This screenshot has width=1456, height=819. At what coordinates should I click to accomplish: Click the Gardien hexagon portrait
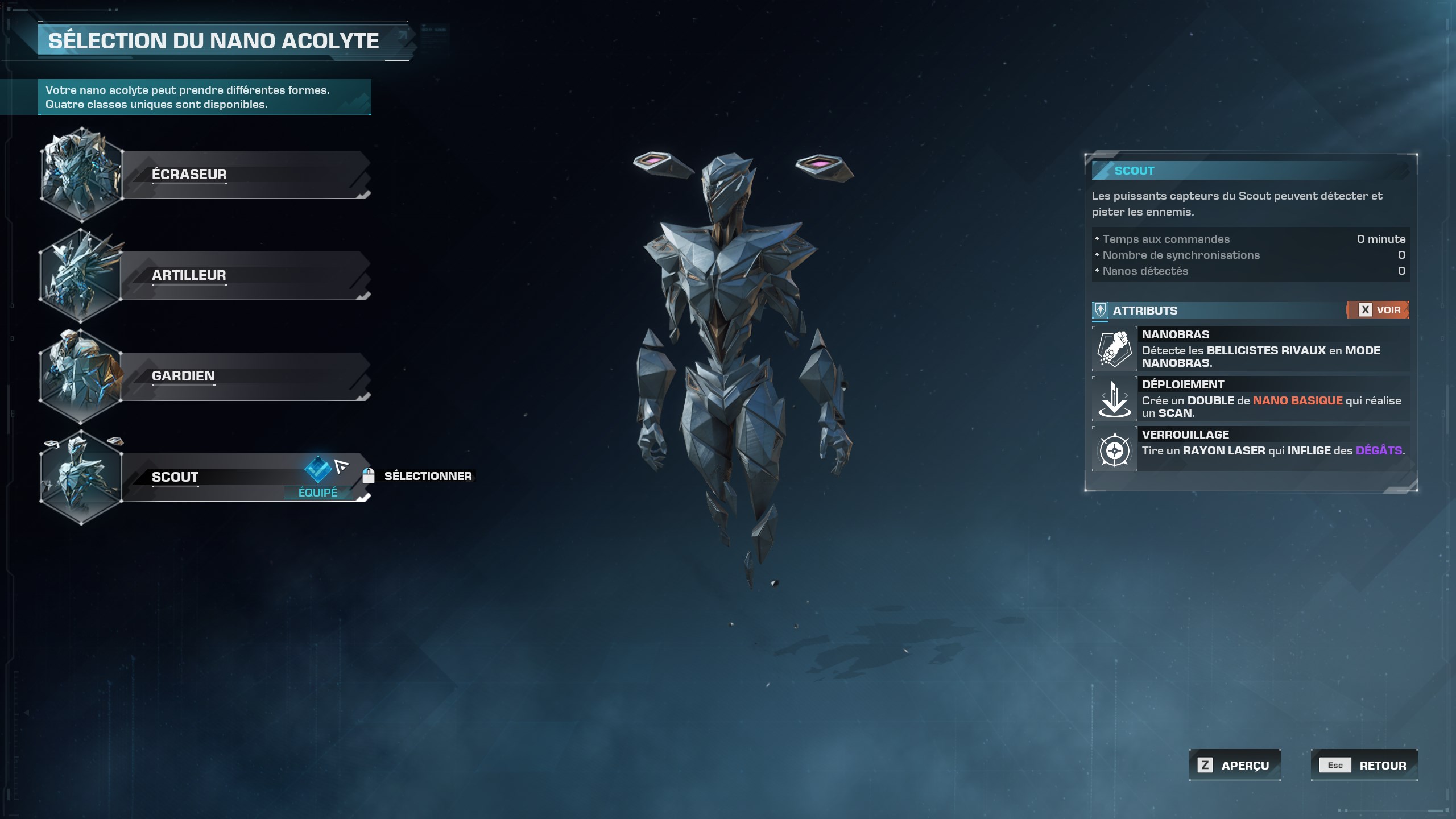(x=81, y=376)
